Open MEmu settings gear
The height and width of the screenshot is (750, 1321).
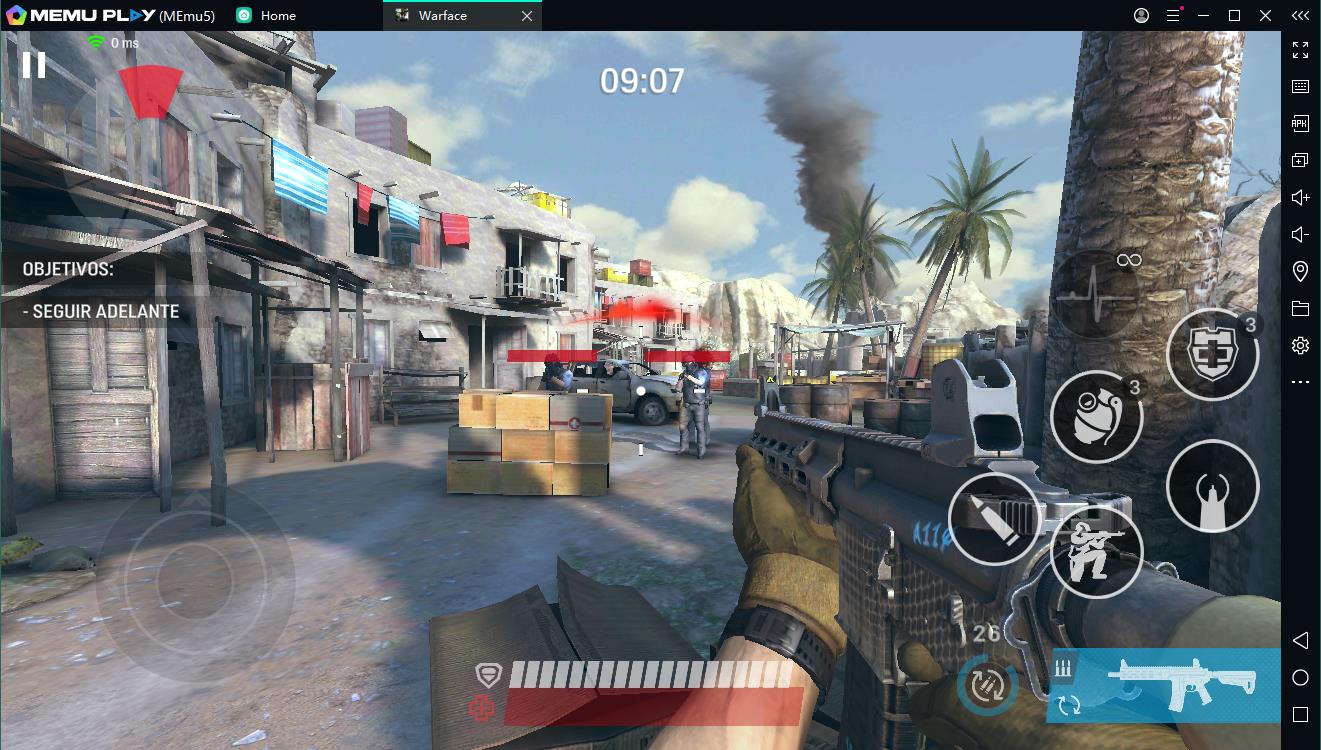pyautogui.click(x=1301, y=344)
